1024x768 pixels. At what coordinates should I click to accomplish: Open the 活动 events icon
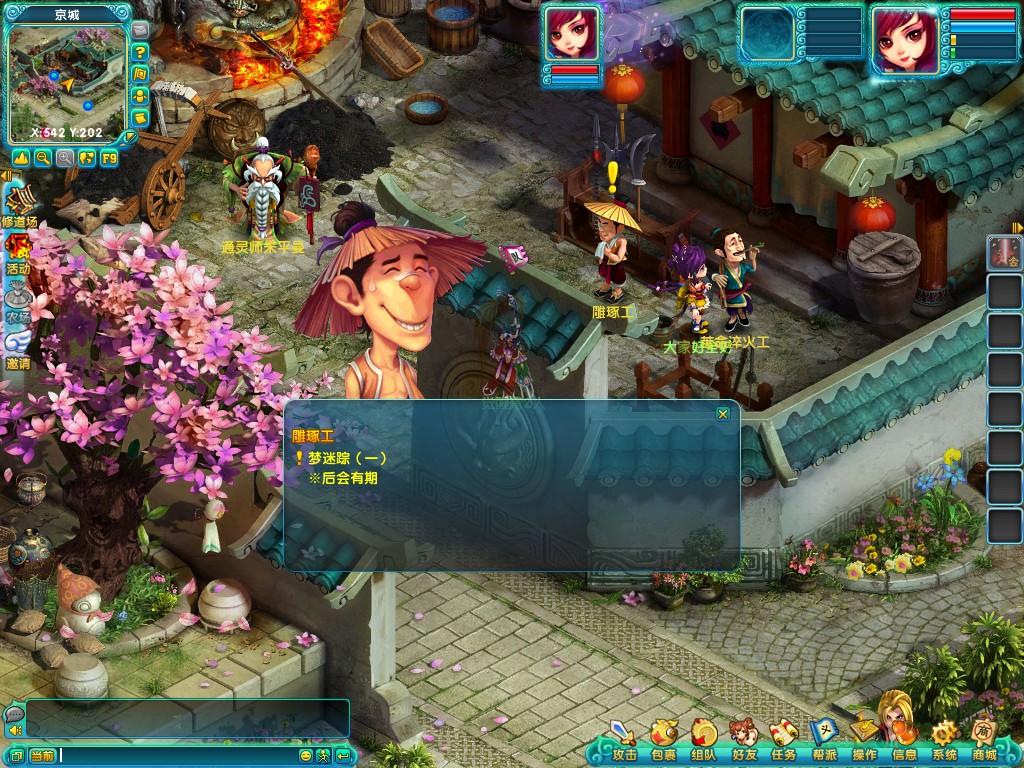(x=18, y=251)
